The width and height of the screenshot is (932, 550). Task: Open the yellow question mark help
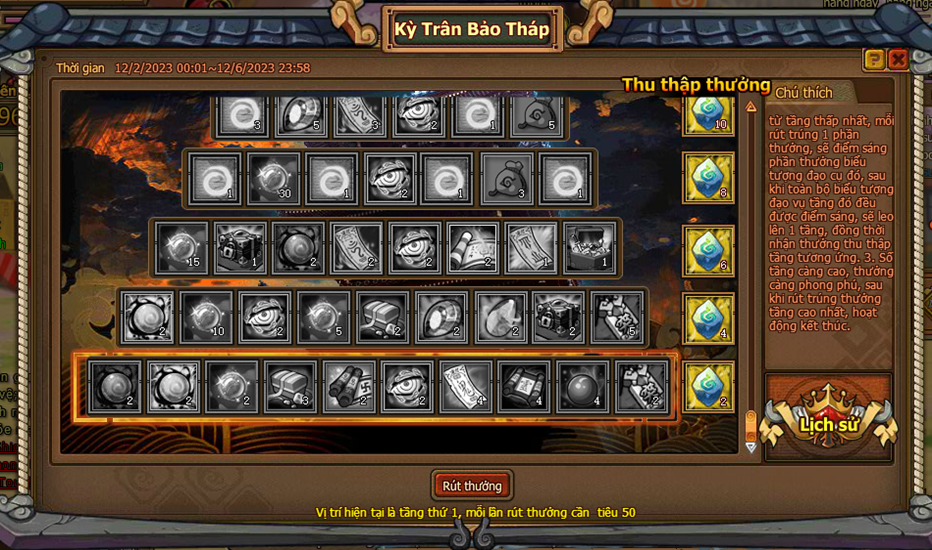[x=874, y=59]
